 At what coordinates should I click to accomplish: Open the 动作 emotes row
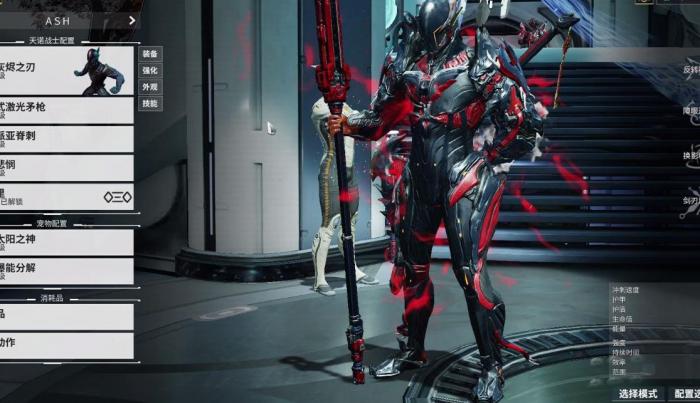[66, 345]
